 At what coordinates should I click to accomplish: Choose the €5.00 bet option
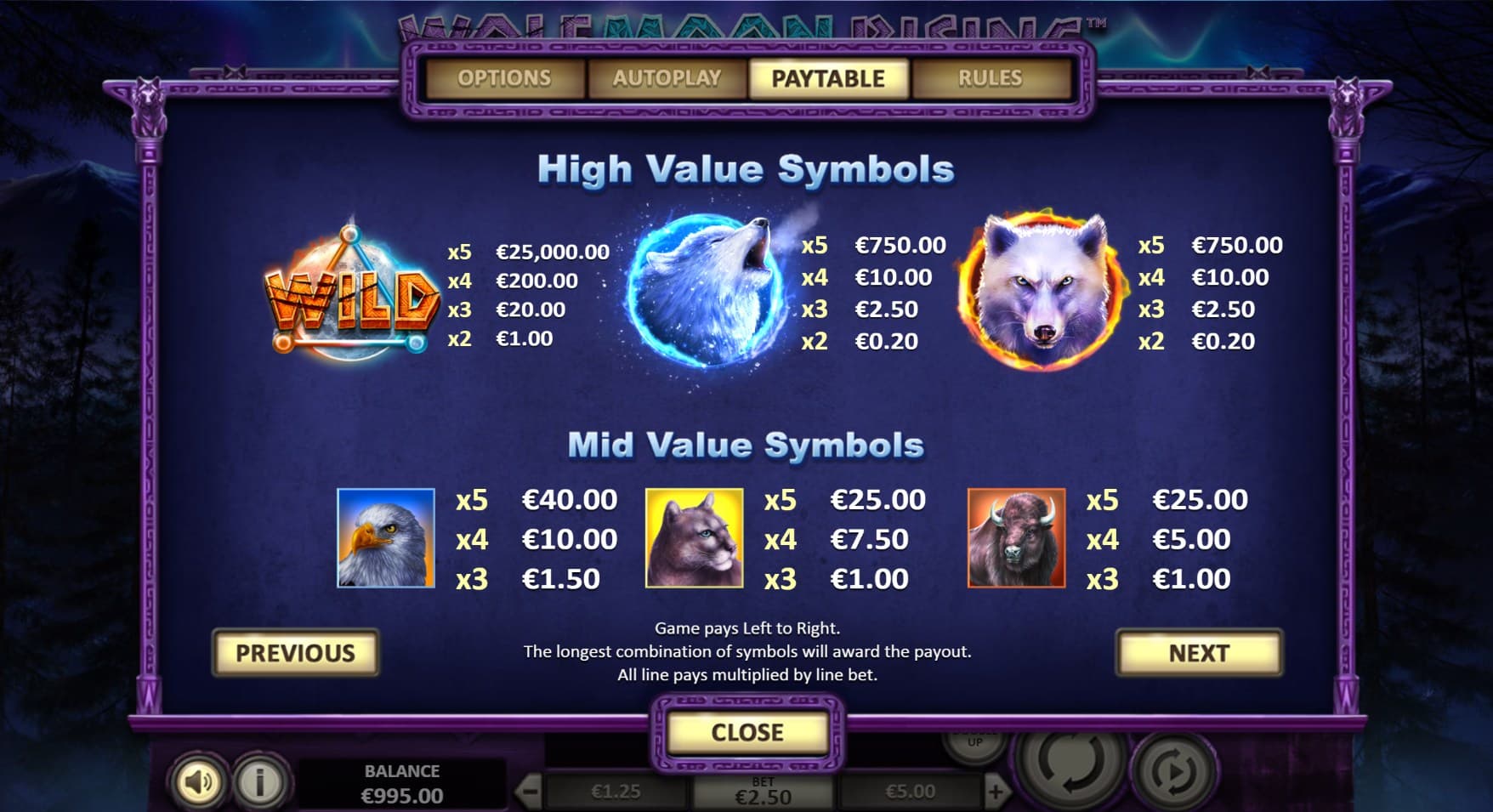(x=910, y=792)
